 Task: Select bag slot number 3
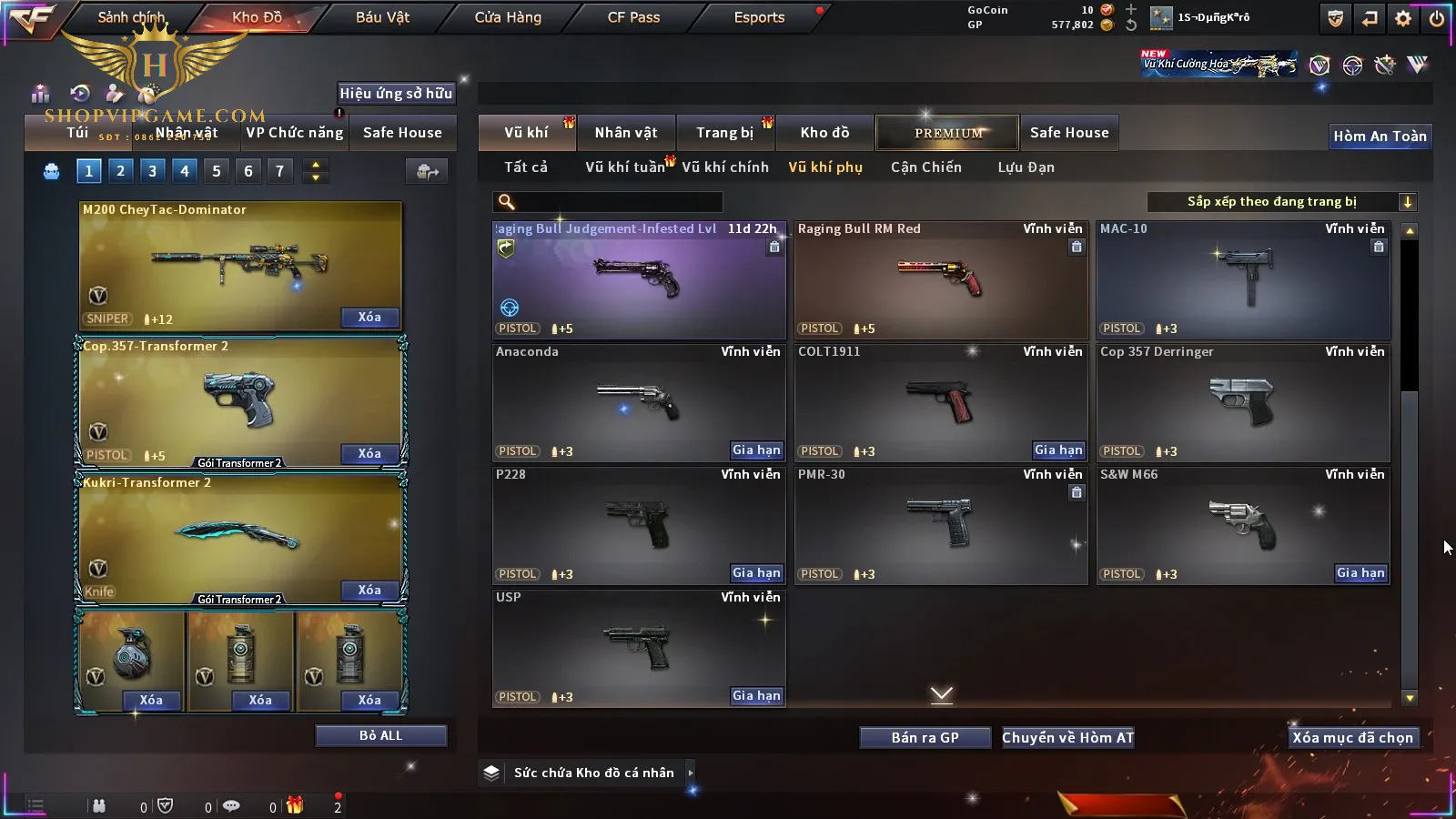click(x=152, y=171)
